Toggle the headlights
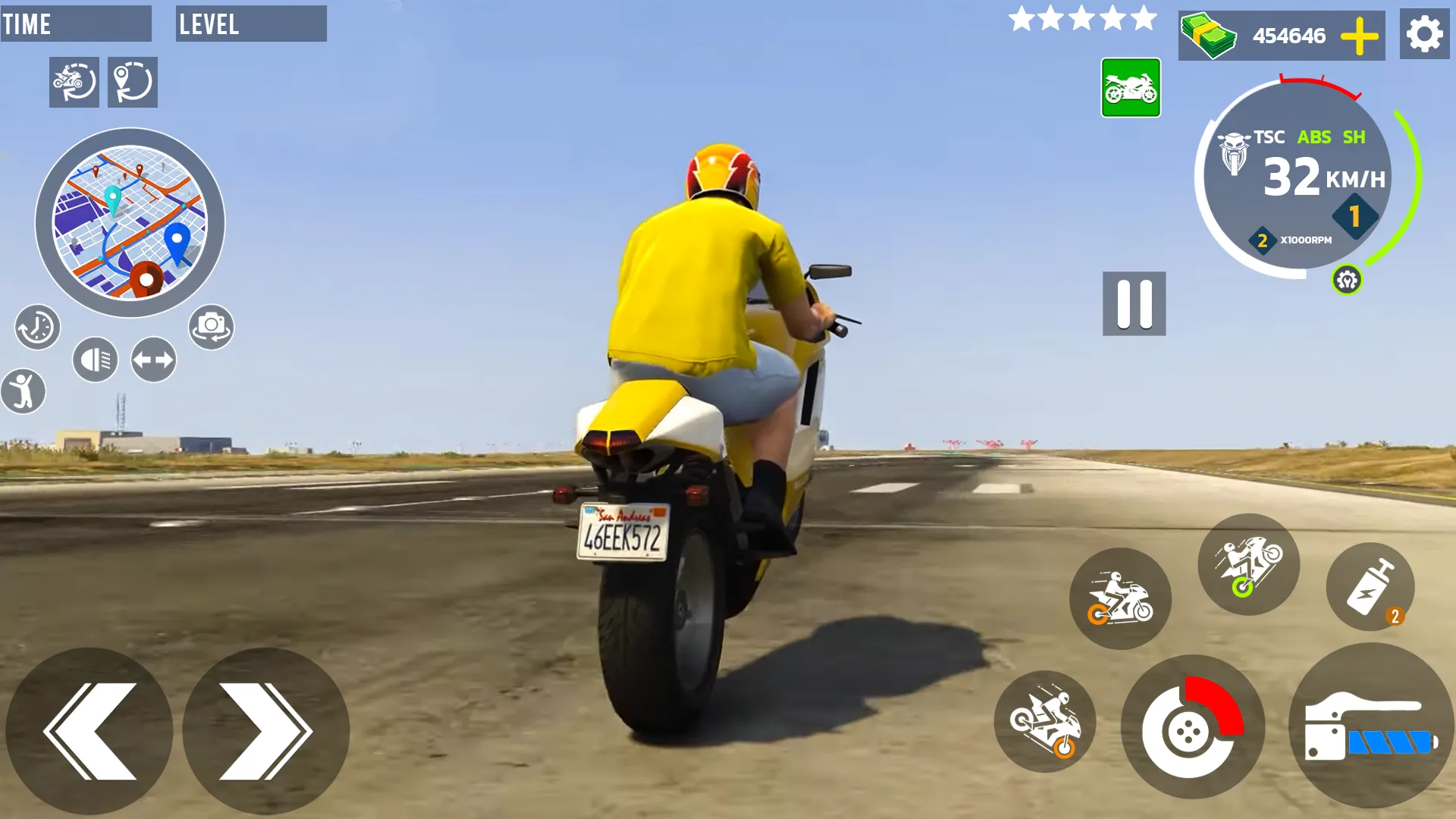This screenshot has width=1456, height=819. [96, 358]
